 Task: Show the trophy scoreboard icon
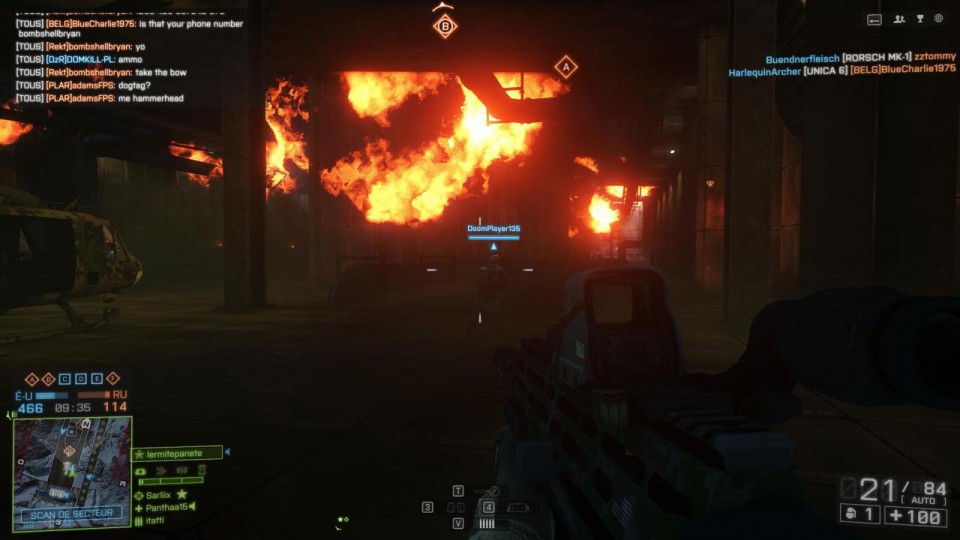point(919,19)
